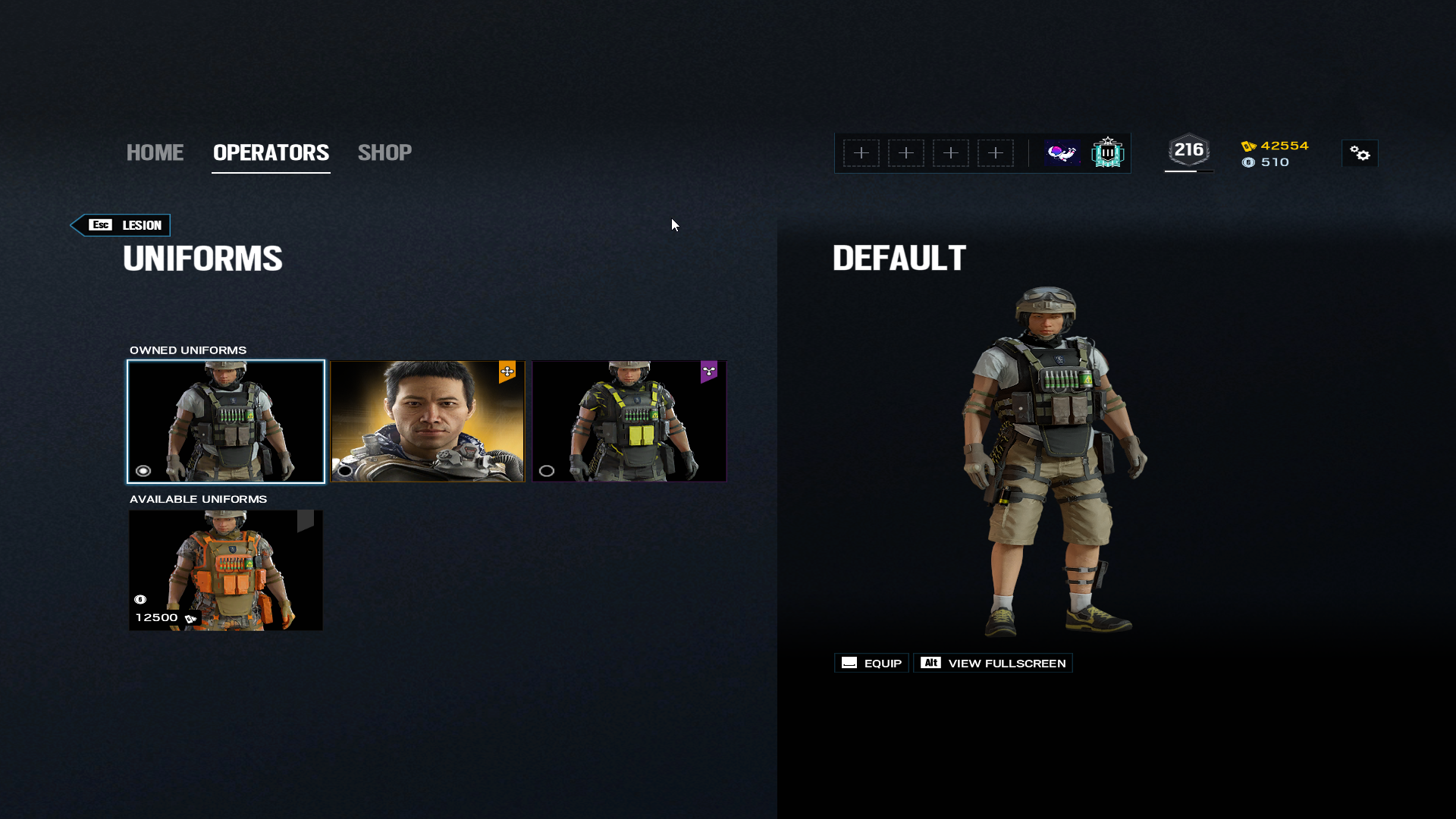Select the yellow-striped uniform thumbnail

pos(629,422)
